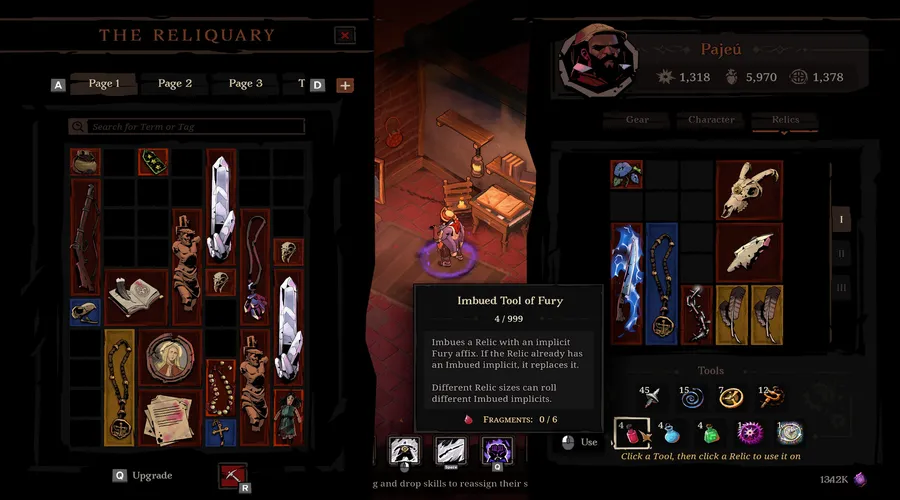Switch to Page 2 of the Reliquary
The height and width of the screenshot is (500, 900).
(x=174, y=84)
